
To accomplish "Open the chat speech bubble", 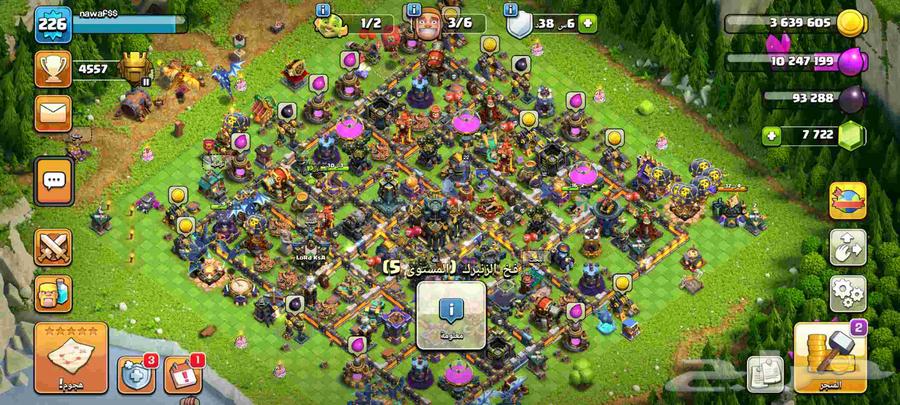I will 53,180.
